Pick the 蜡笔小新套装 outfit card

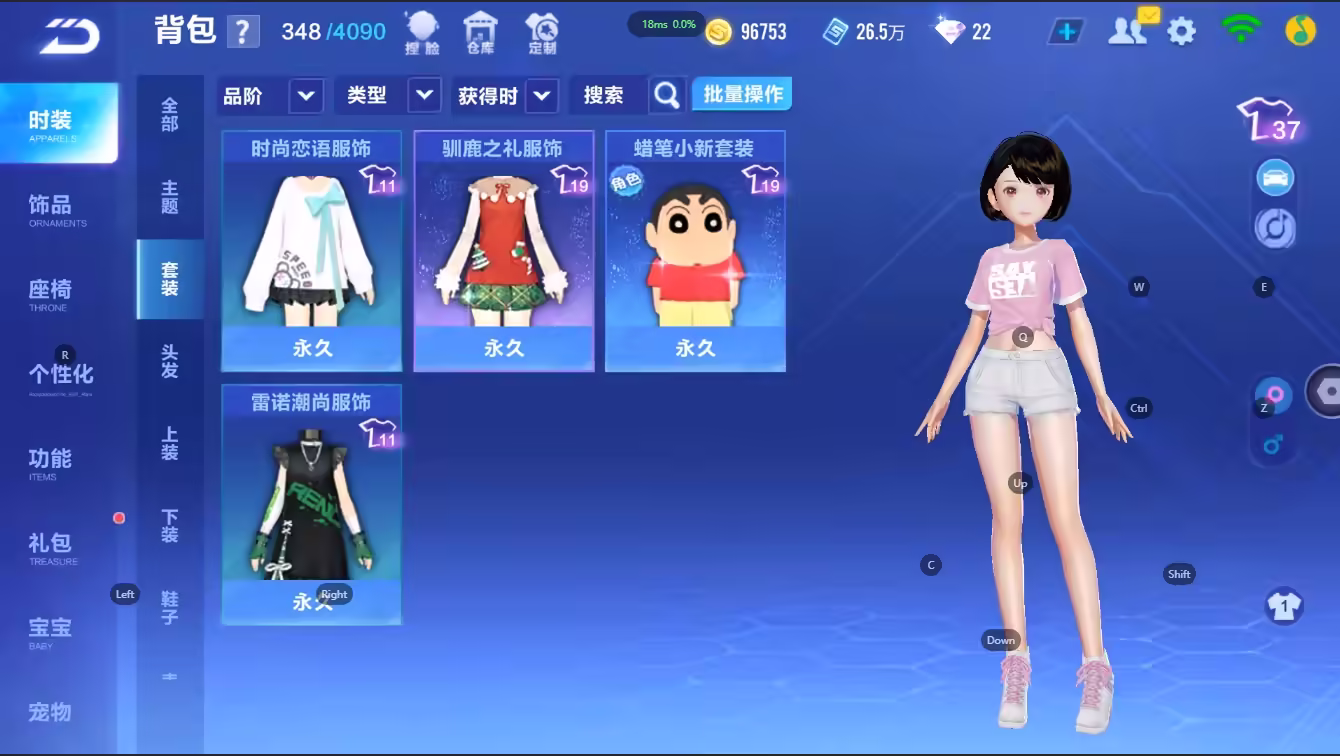695,250
